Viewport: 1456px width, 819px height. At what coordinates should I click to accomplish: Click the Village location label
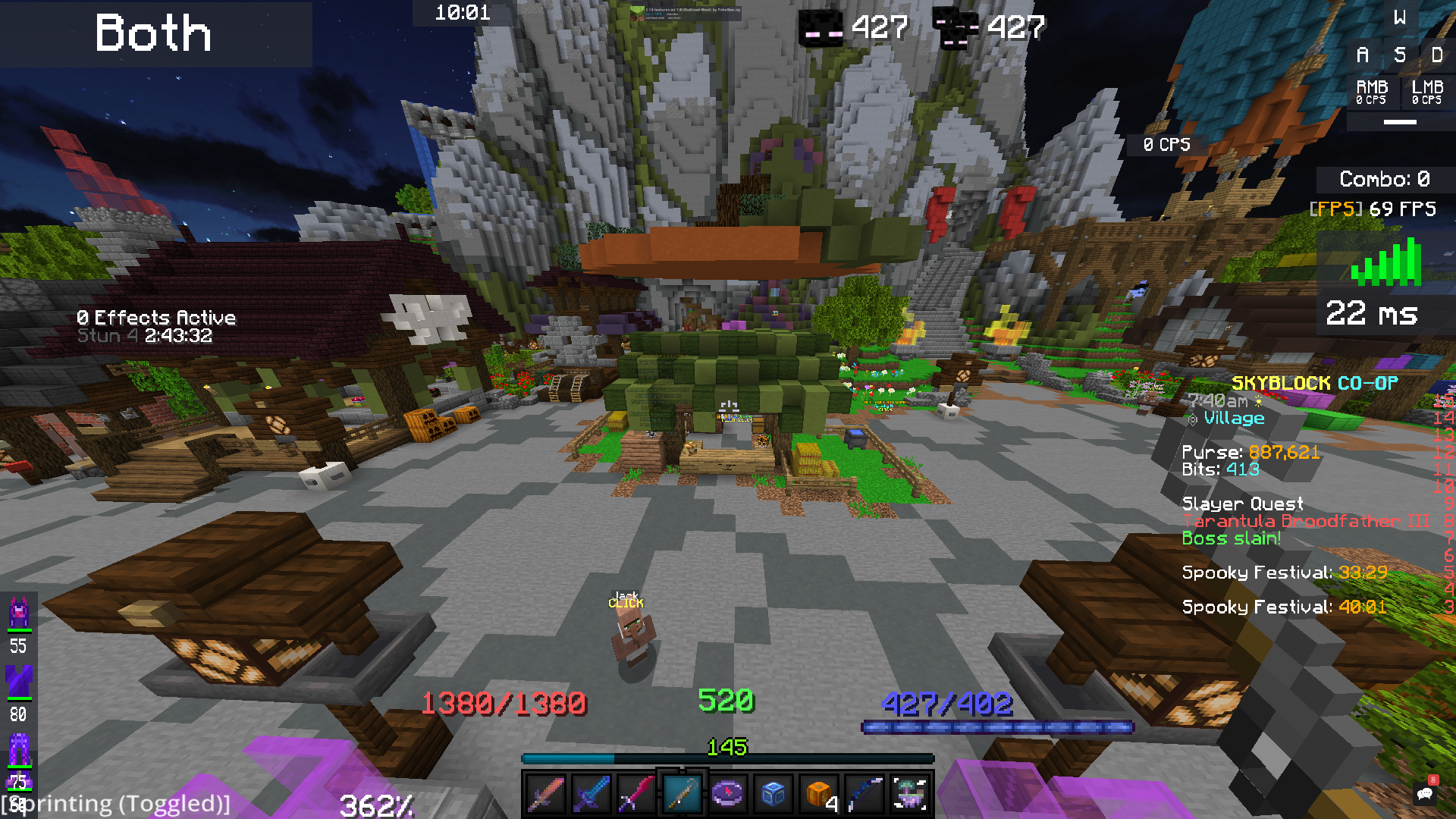point(1233,418)
